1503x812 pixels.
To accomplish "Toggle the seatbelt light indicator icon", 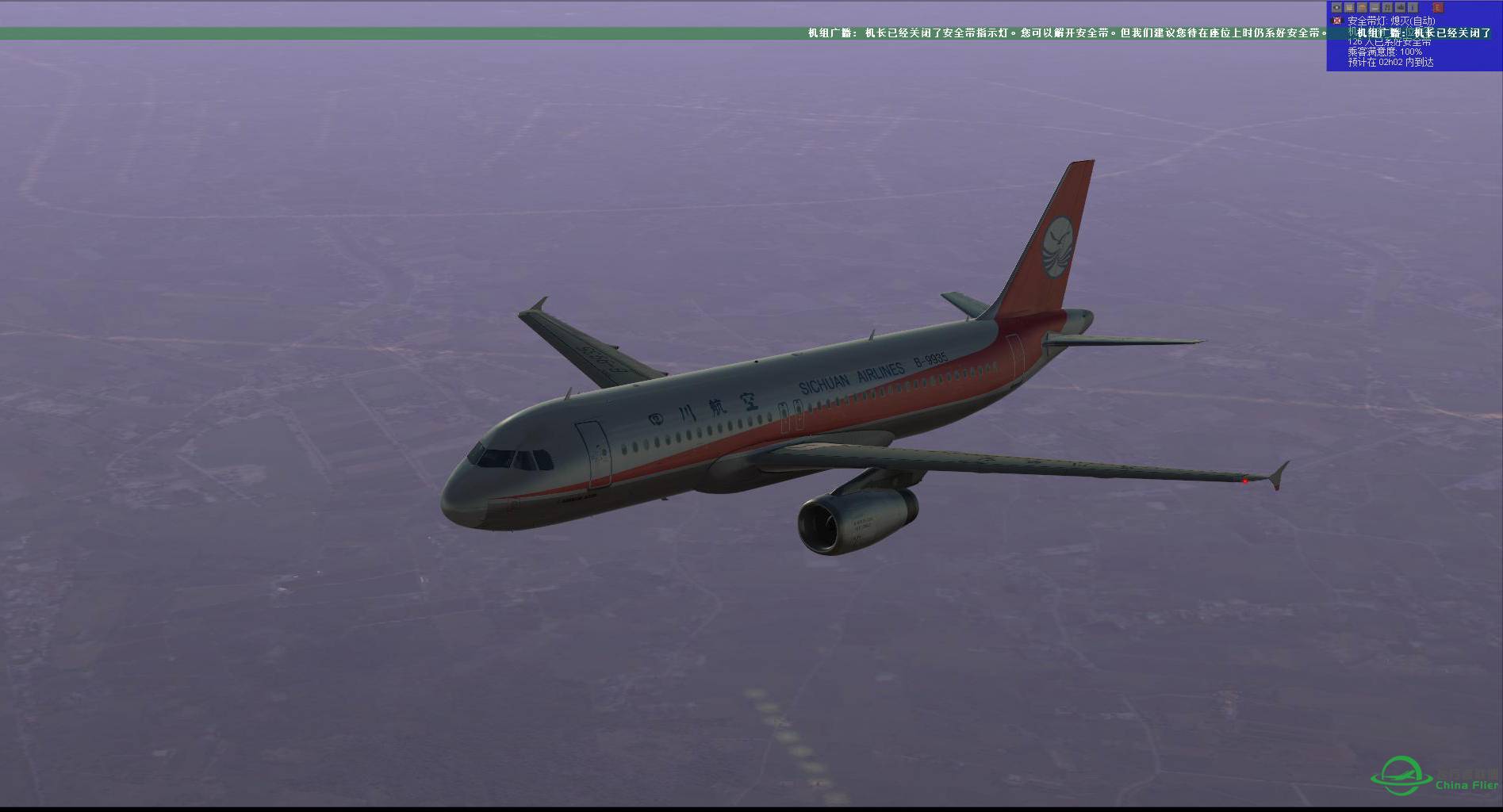I will [1337, 21].
